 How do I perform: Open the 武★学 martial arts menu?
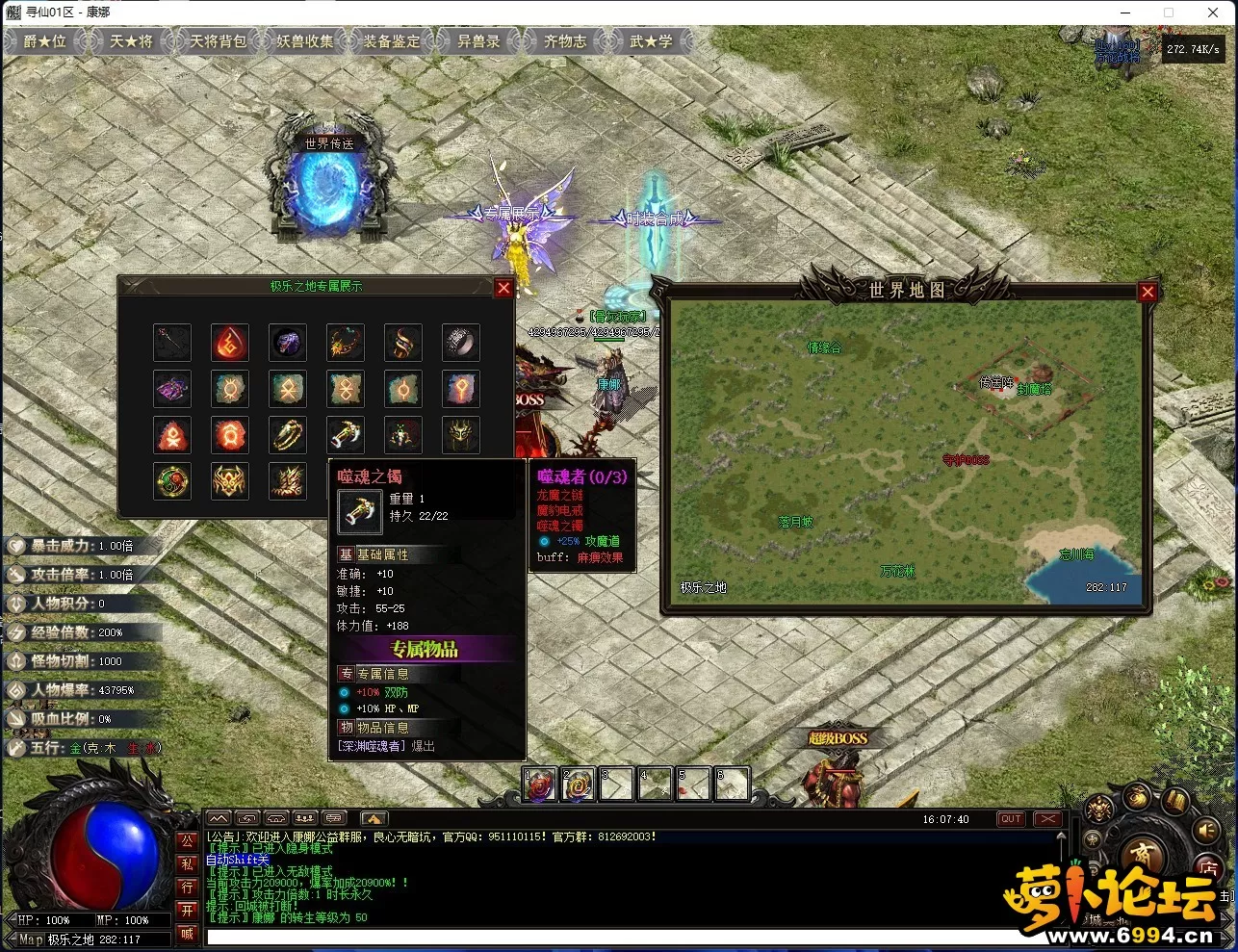pyautogui.click(x=651, y=41)
